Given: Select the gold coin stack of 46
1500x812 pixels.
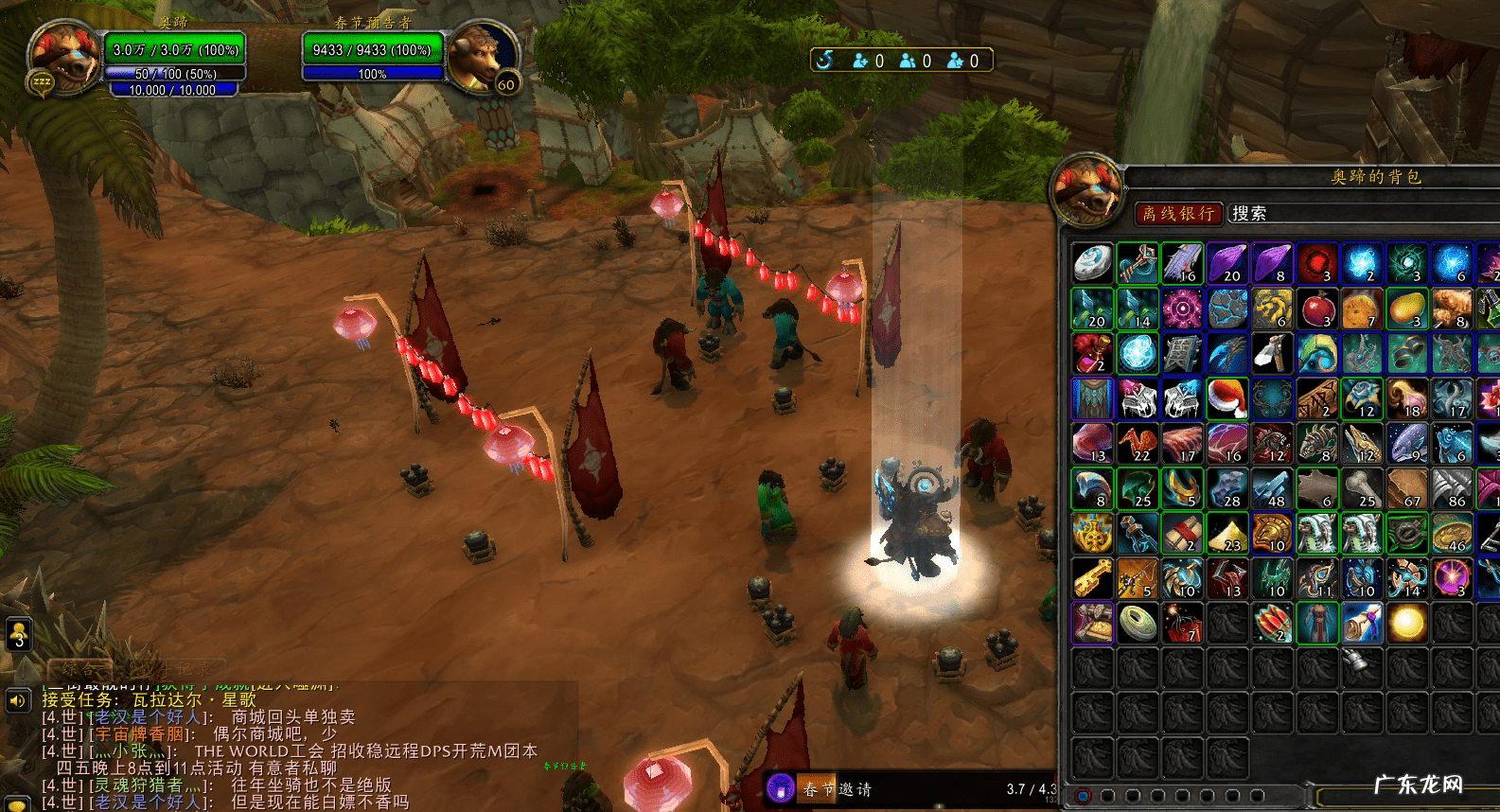Looking at the screenshot, I should coord(1451,533).
